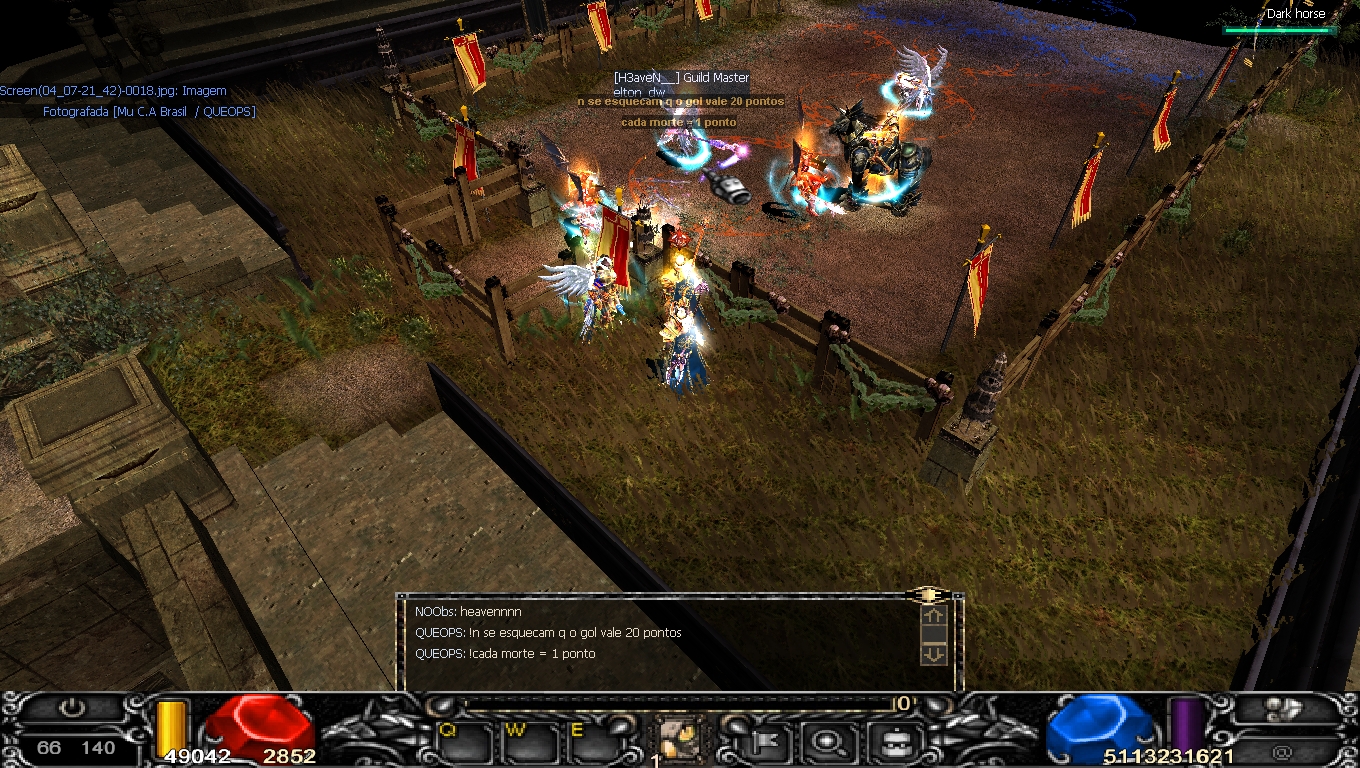Click the power button on the HUD
1360x768 pixels.
point(71,708)
